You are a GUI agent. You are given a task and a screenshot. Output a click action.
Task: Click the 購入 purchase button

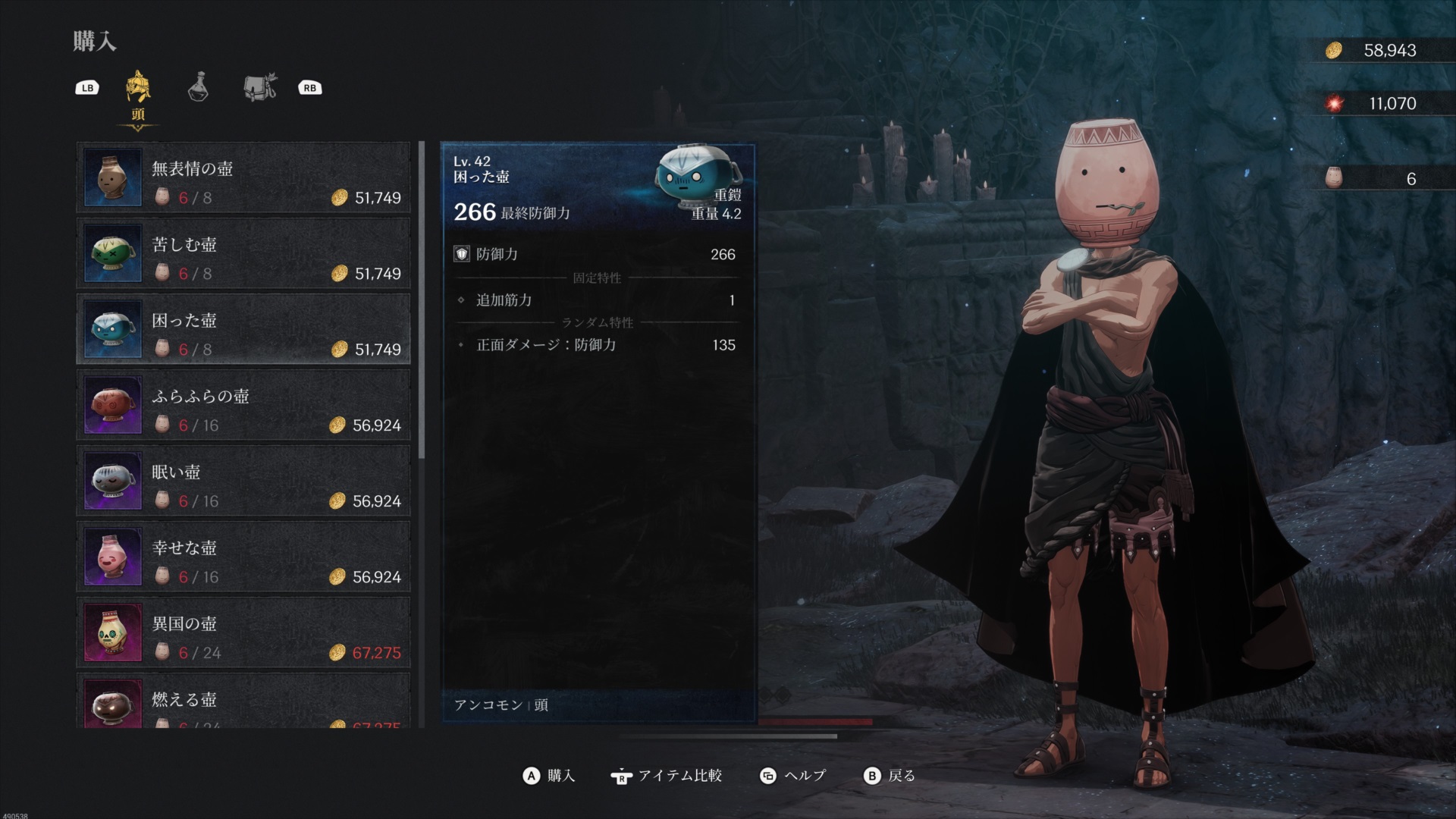(x=550, y=776)
